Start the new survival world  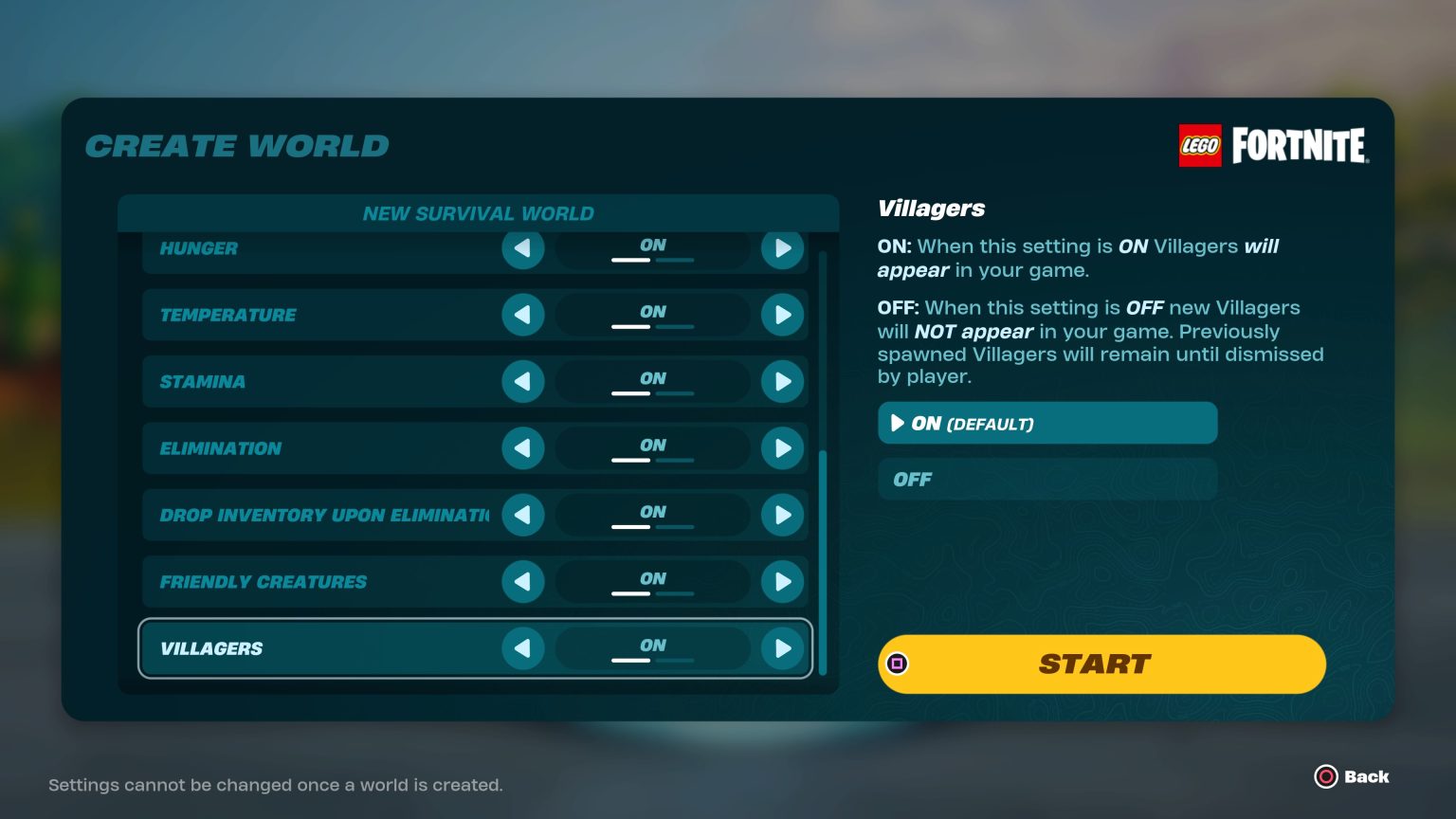(x=1101, y=664)
